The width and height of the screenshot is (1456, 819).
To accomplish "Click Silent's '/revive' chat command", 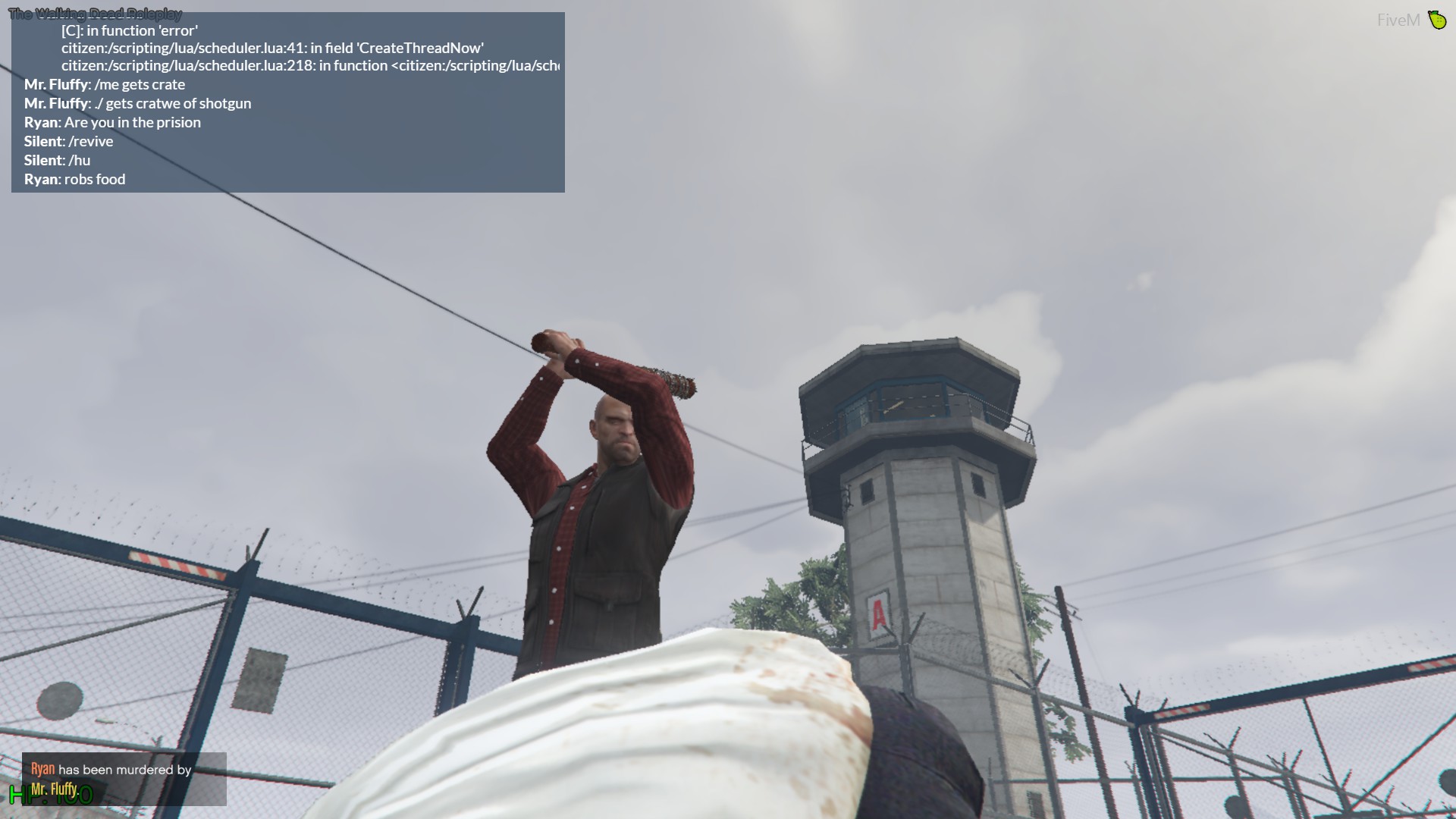I will click(68, 141).
